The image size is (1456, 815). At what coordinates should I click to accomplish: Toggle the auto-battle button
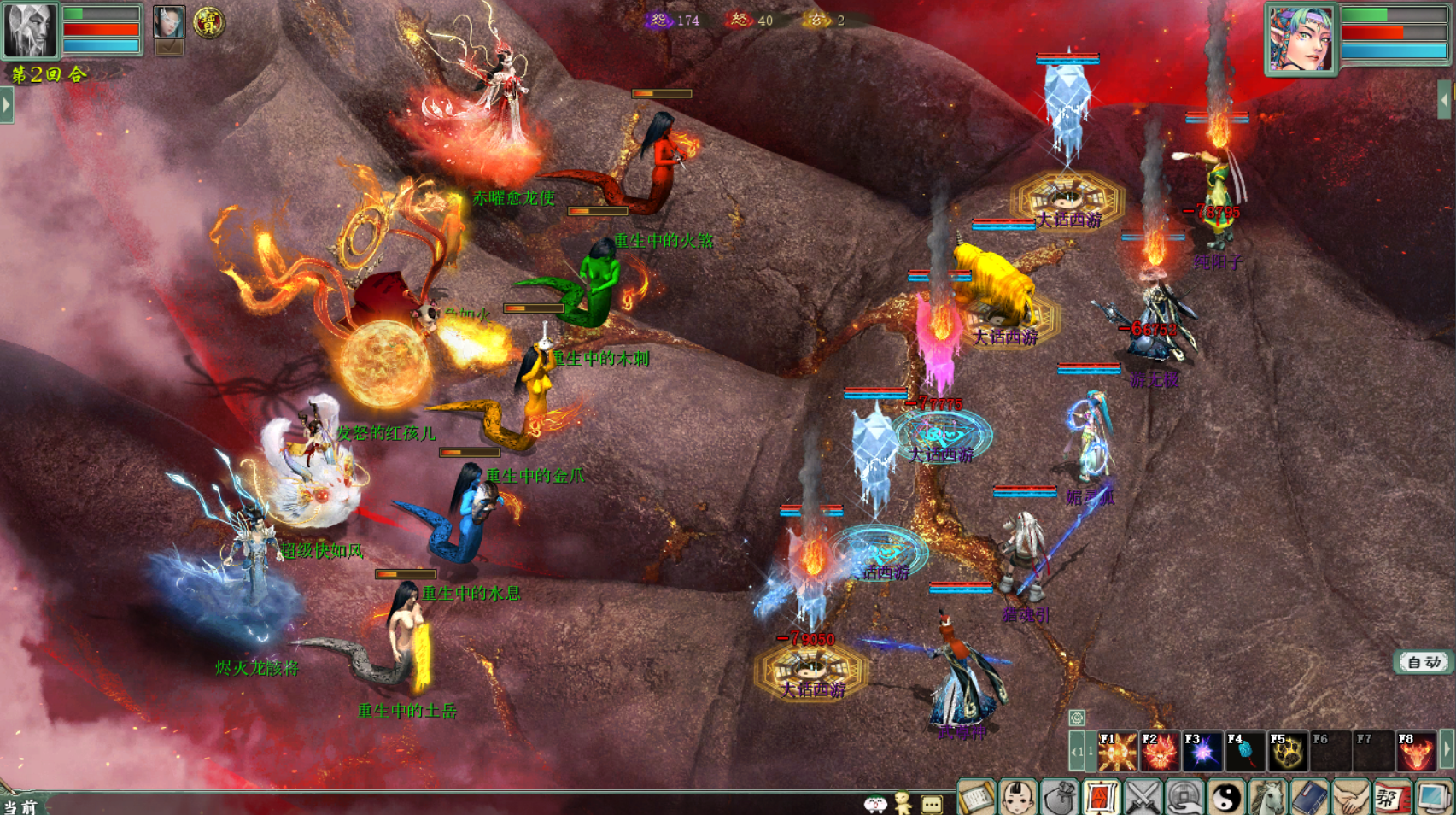coord(1424,662)
